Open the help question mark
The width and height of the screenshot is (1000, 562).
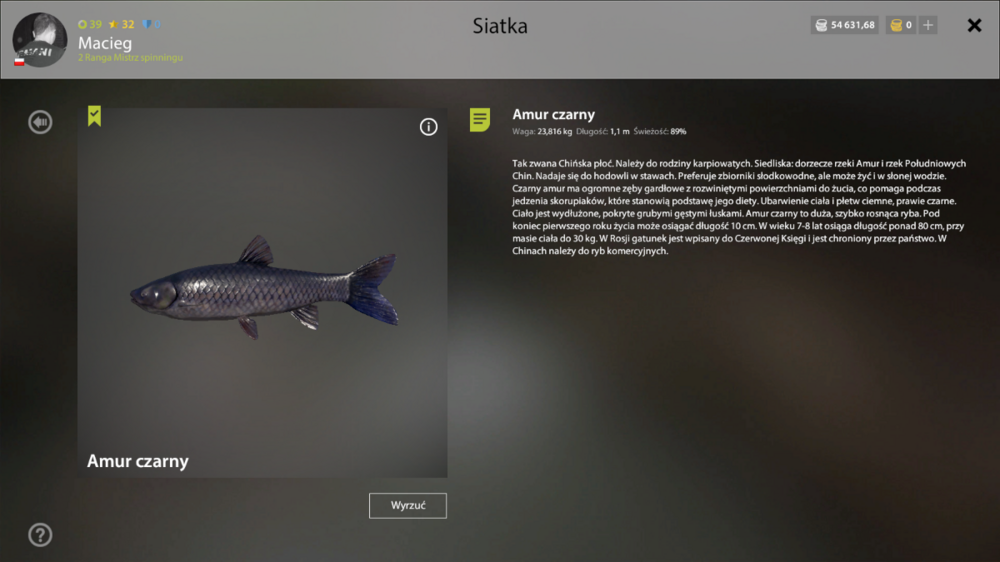40,535
